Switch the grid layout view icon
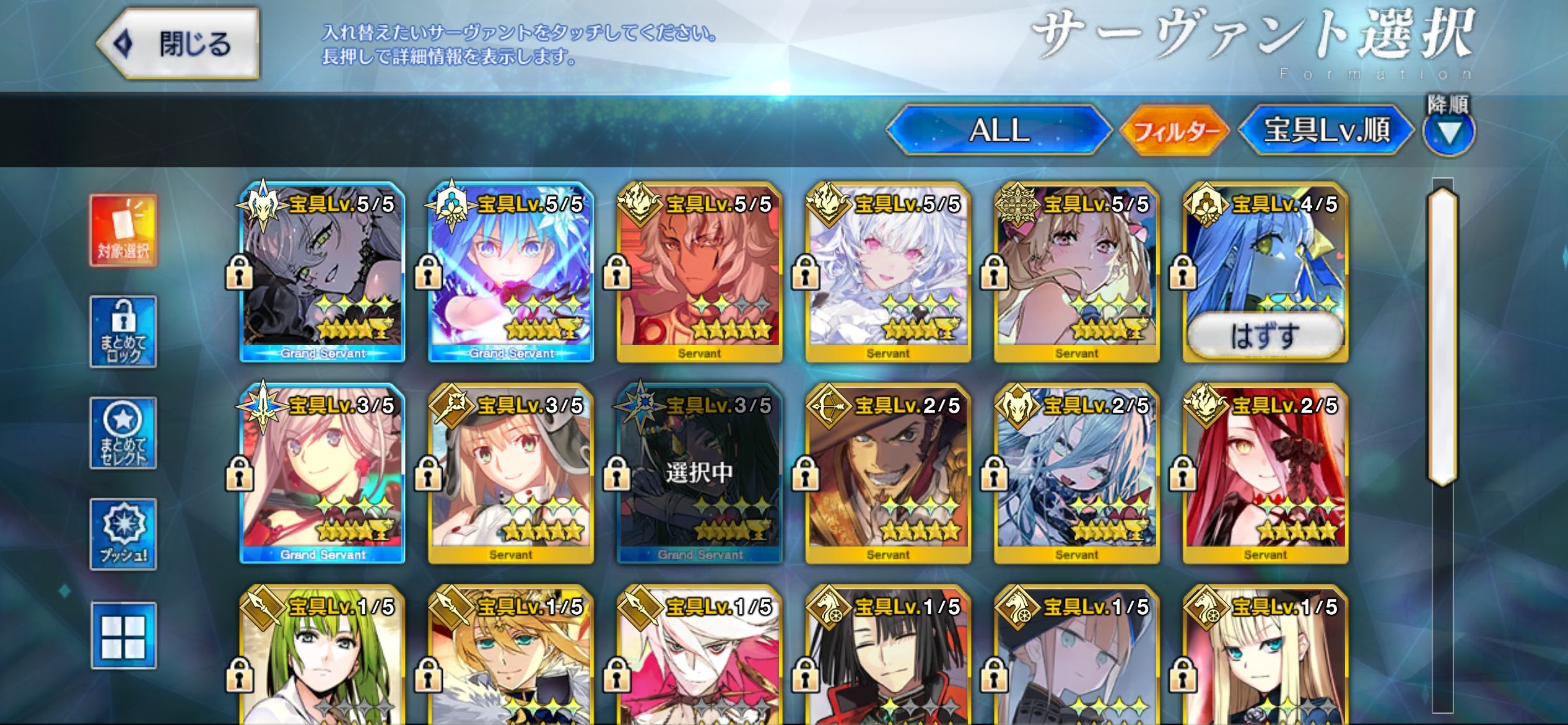1568x725 pixels. point(123,636)
